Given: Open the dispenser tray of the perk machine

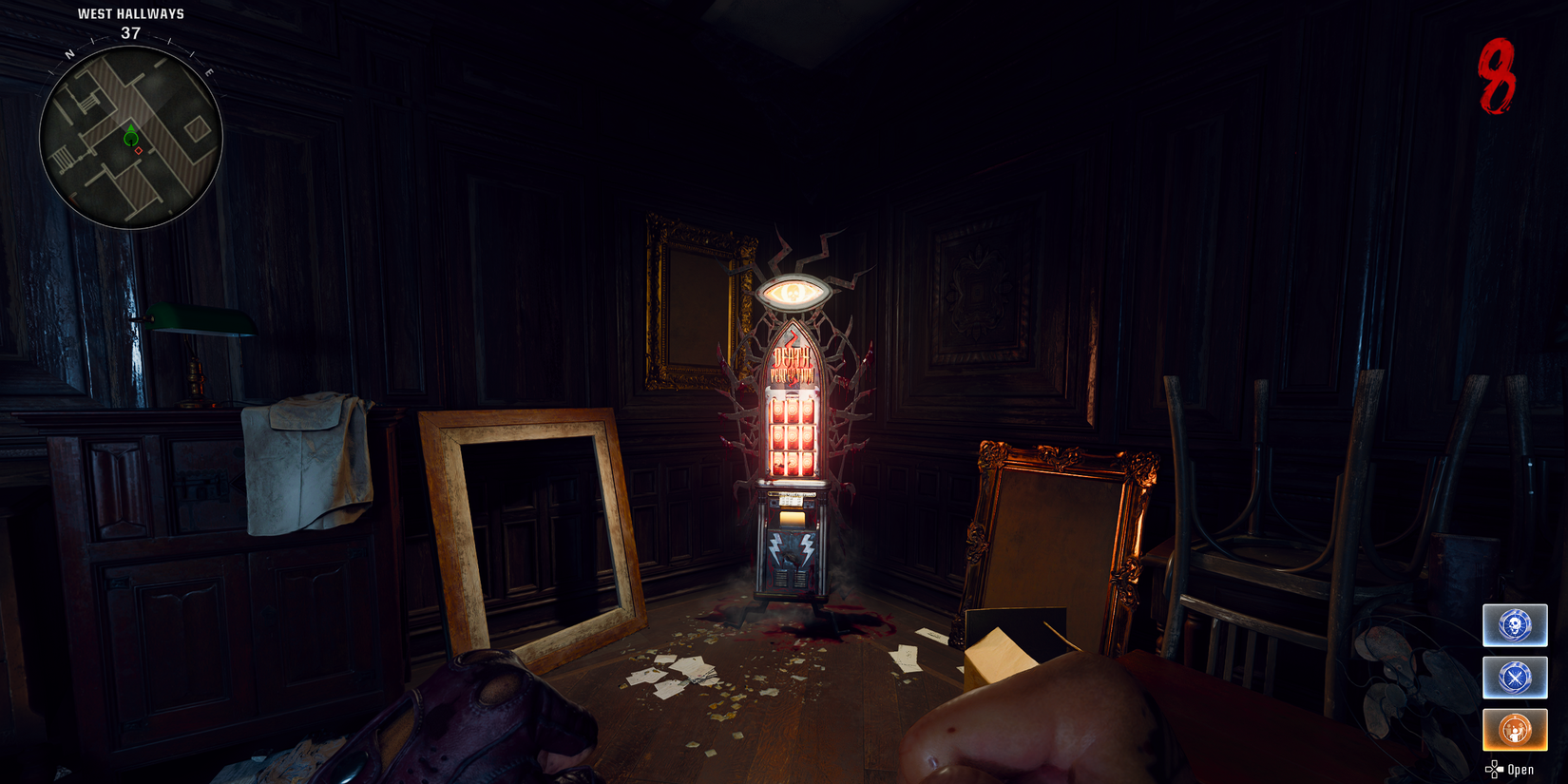Looking at the screenshot, I should click(x=794, y=518).
